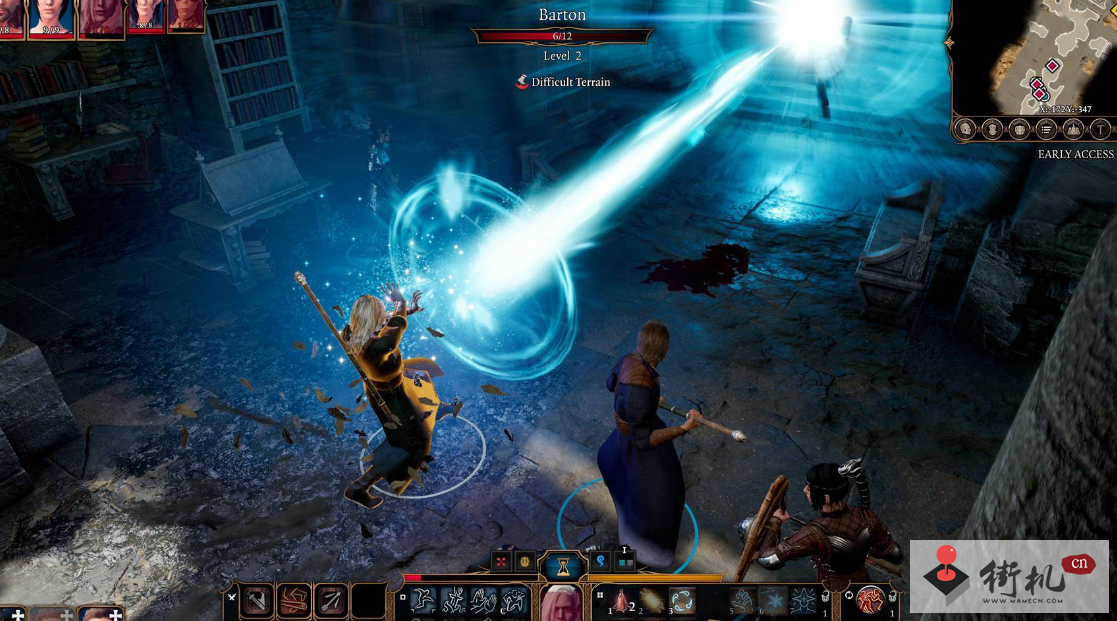Cast the circular arrows spell in slot 3
The height and width of the screenshot is (621, 1117).
pos(682,600)
